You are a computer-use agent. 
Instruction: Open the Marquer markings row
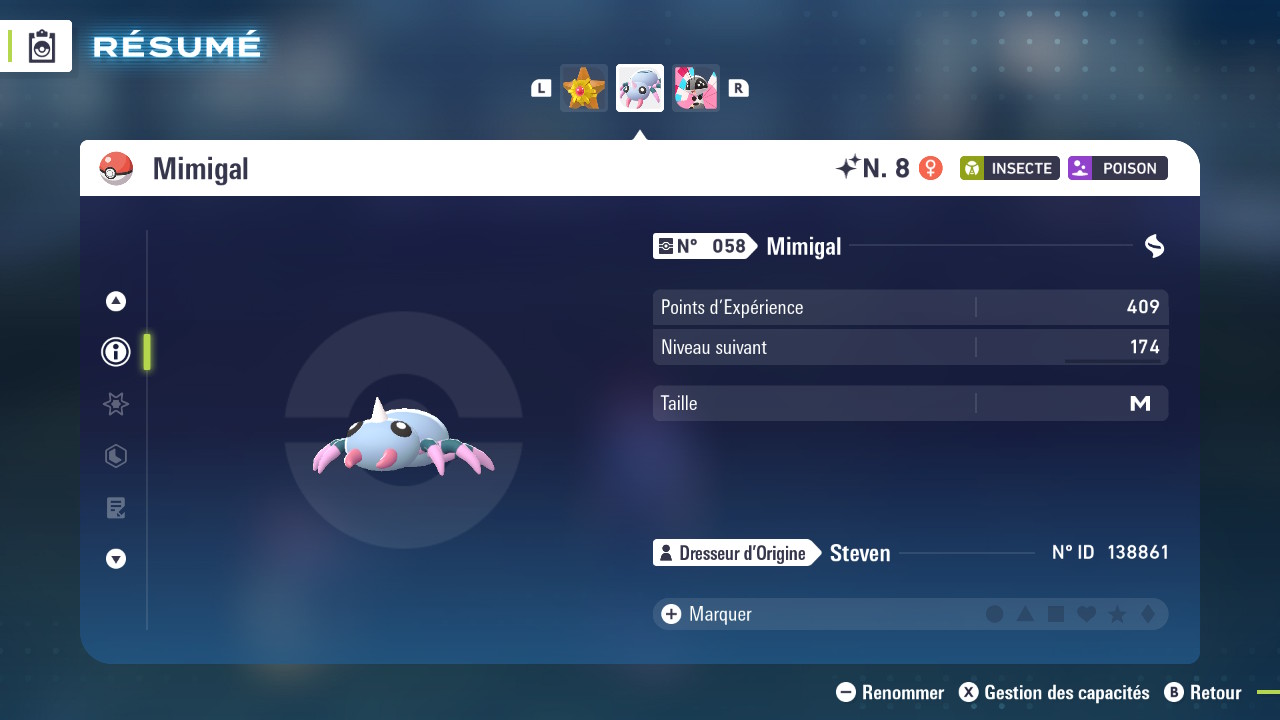[720, 614]
